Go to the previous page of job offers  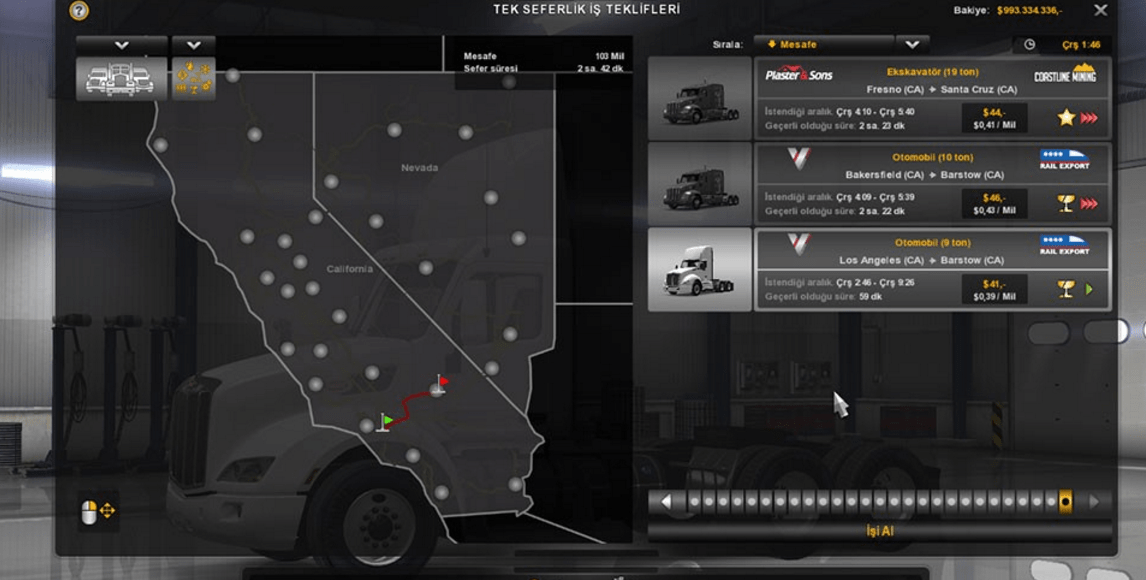click(x=667, y=502)
